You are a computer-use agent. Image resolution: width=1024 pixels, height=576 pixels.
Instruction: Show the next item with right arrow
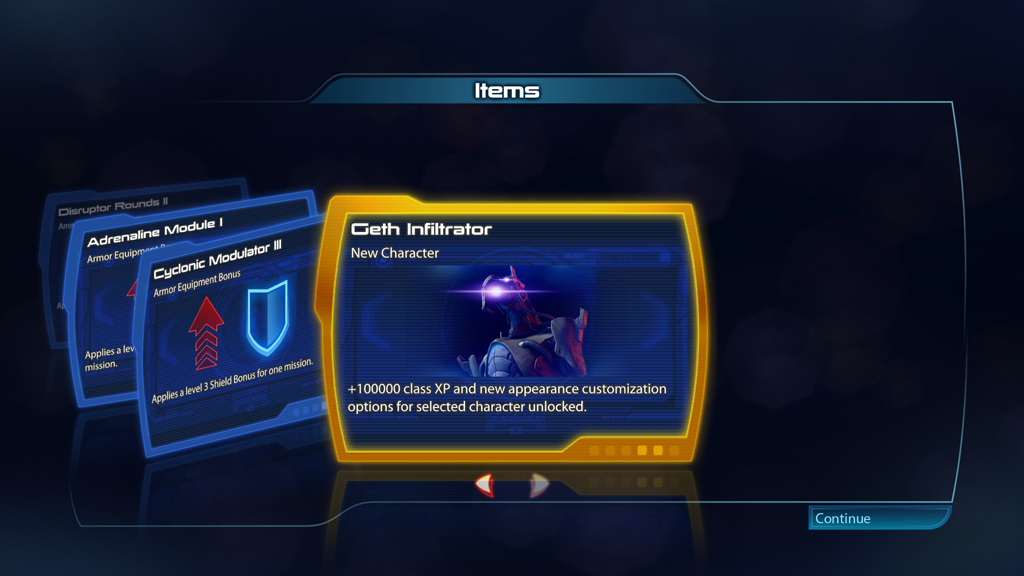tap(539, 486)
